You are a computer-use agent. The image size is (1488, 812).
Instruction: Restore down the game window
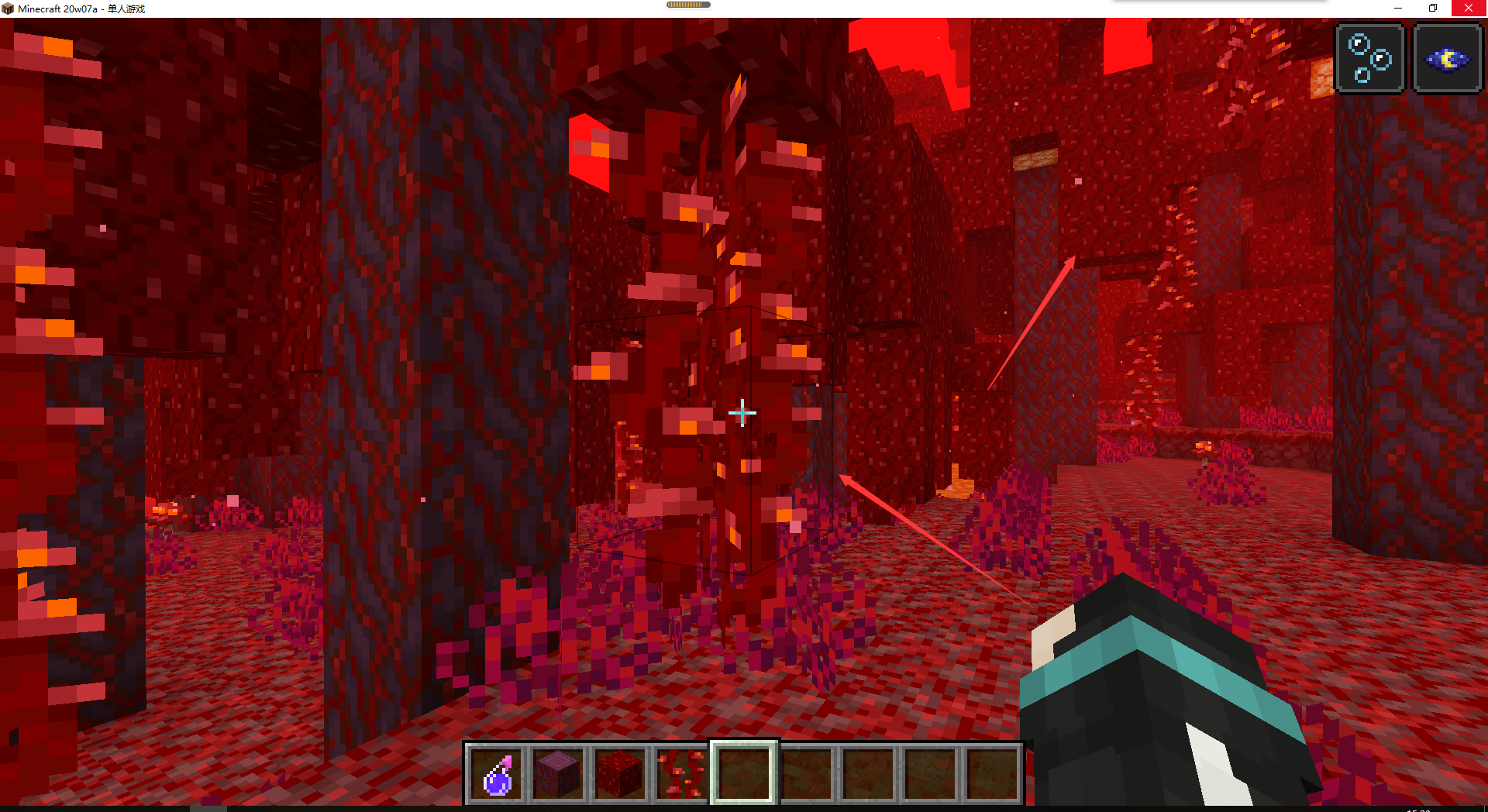pos(1433,9)
